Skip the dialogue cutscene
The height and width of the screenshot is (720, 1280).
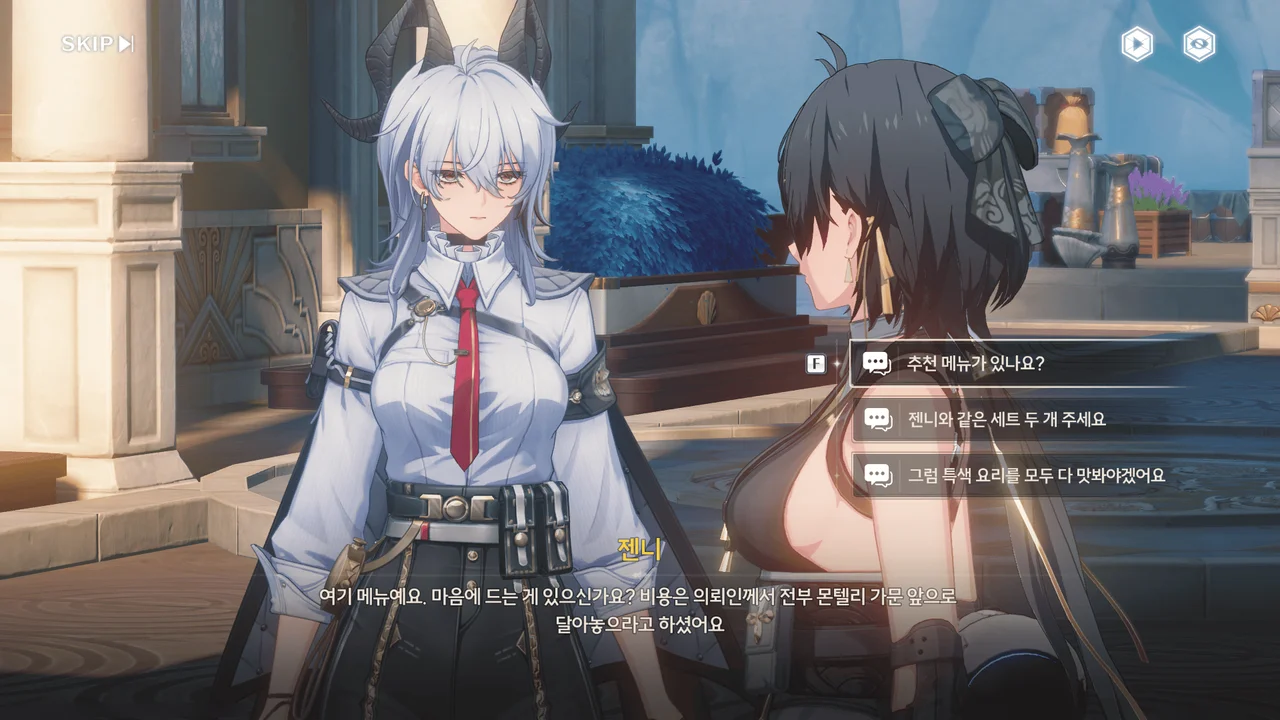point(97,44)
